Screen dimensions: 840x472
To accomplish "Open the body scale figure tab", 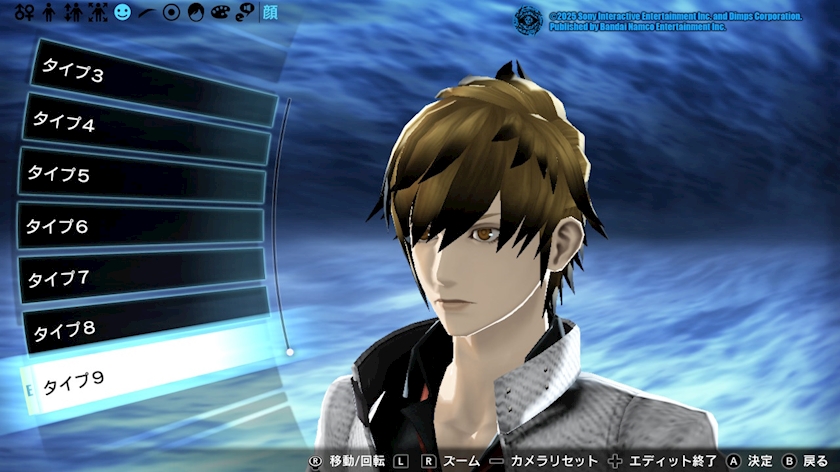I will (x=97, y=13).
